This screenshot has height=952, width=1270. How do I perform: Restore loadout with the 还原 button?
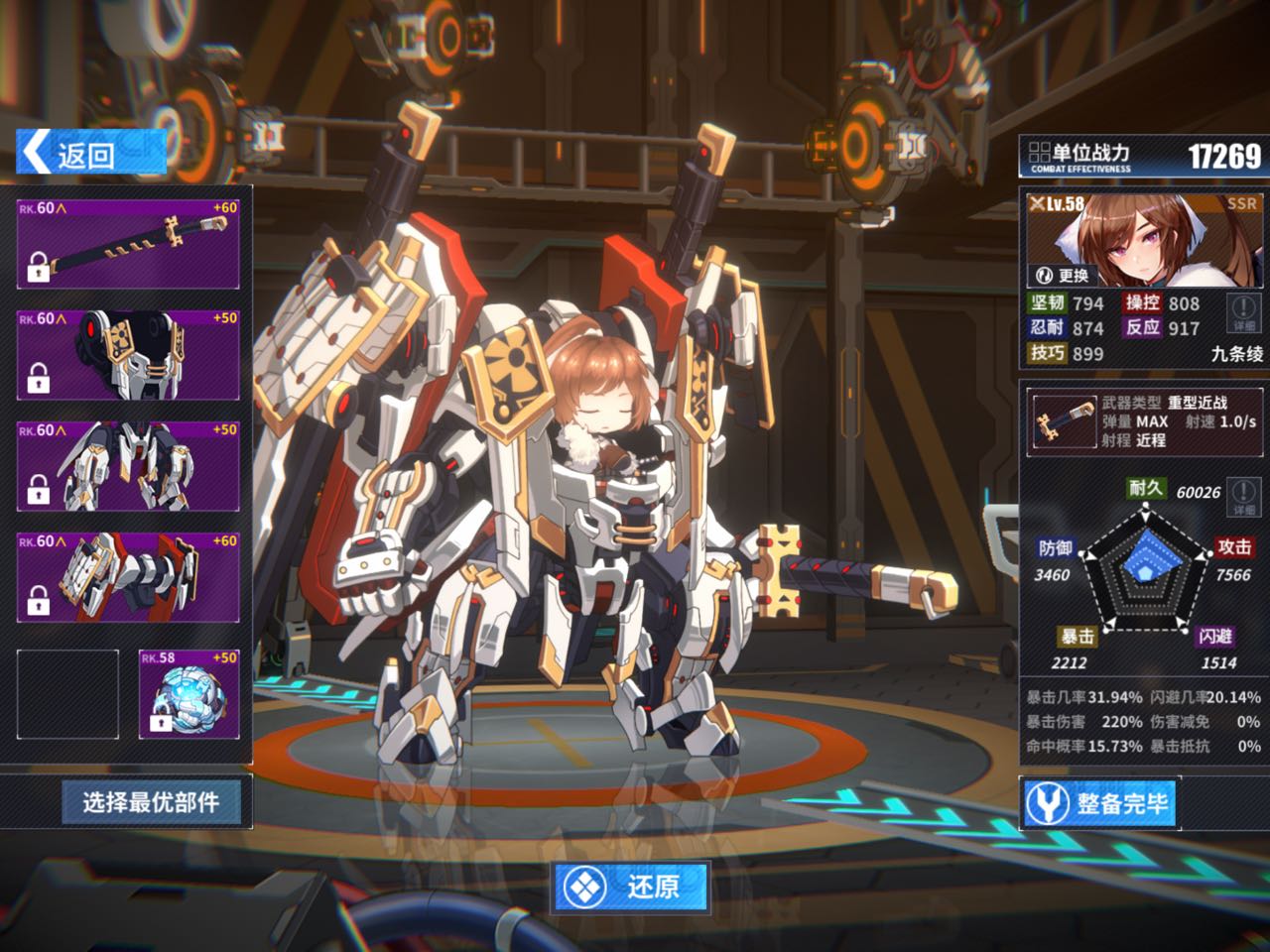click(632, 886)
